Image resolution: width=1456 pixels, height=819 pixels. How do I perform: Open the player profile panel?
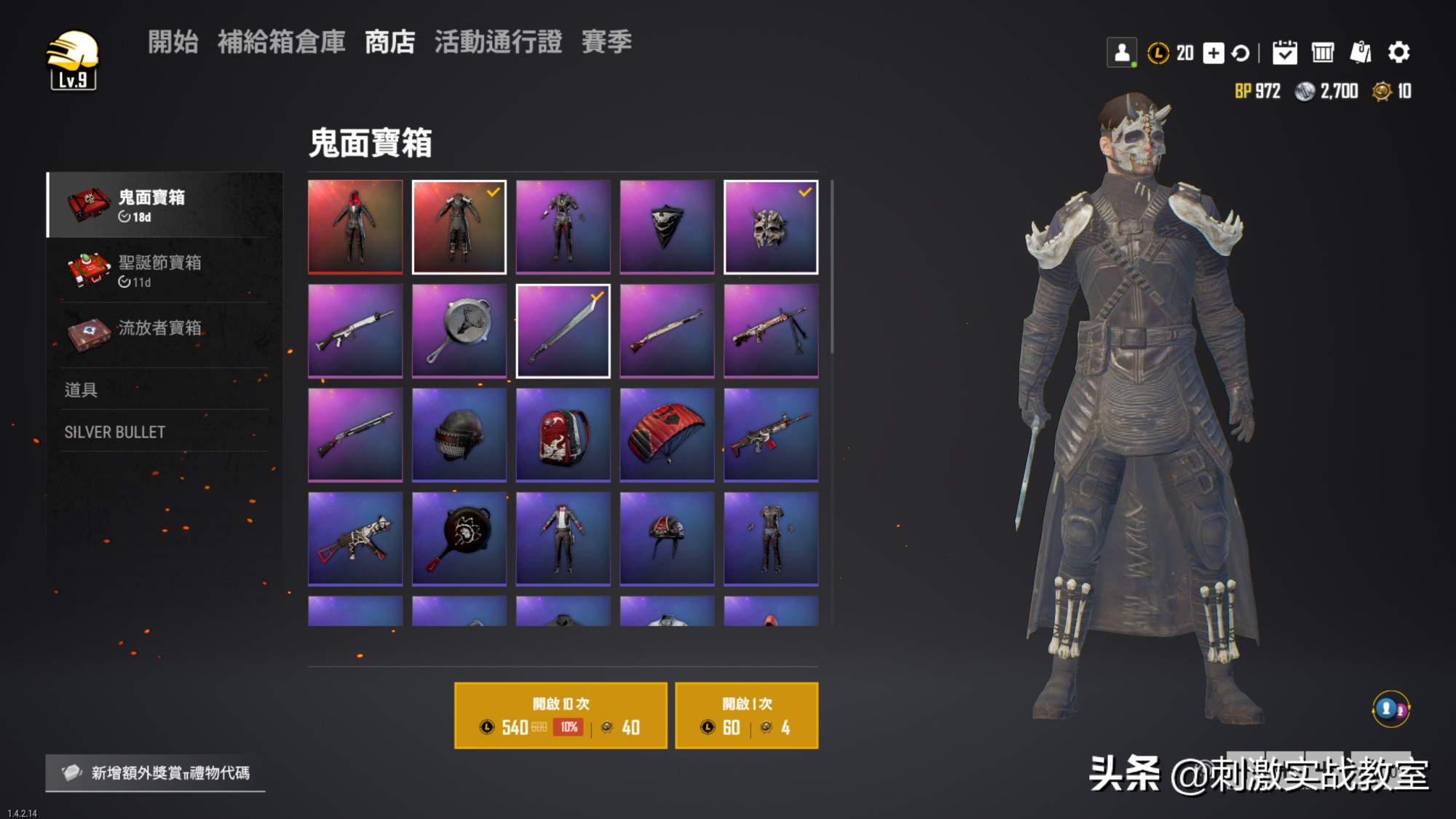(x=1122, y=52)
